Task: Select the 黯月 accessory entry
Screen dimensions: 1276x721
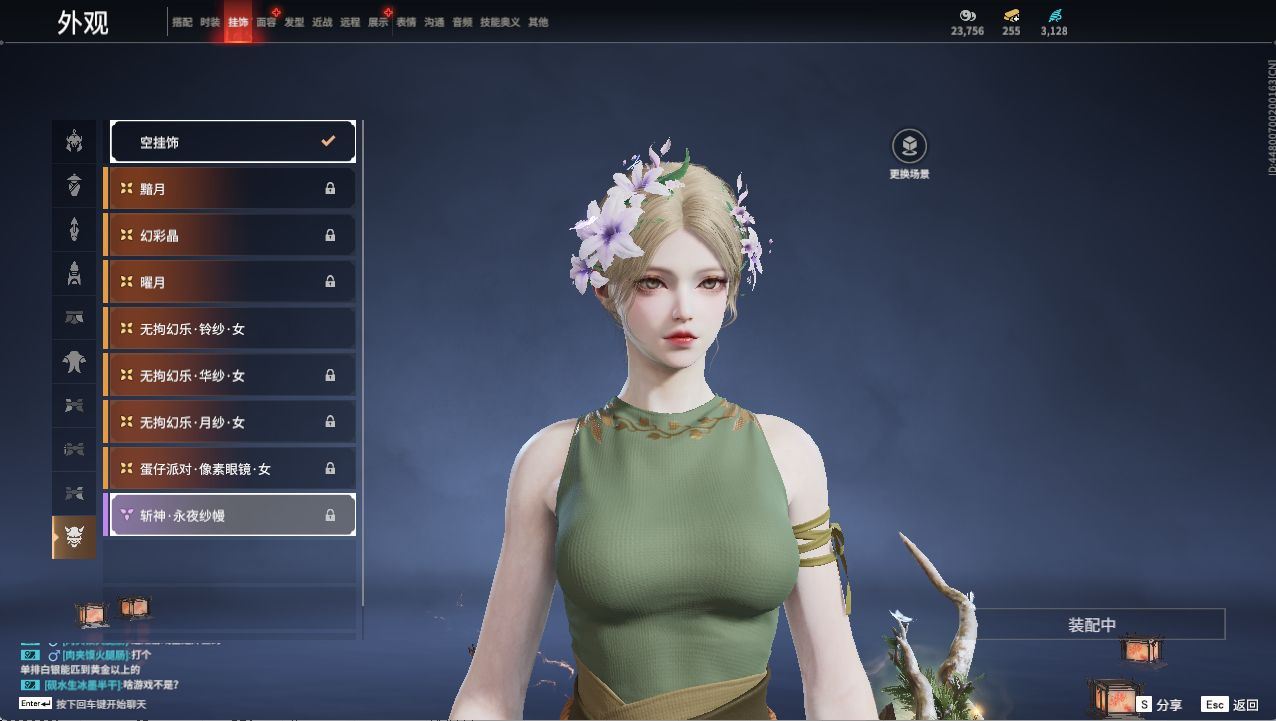Action: click(231, 189)
